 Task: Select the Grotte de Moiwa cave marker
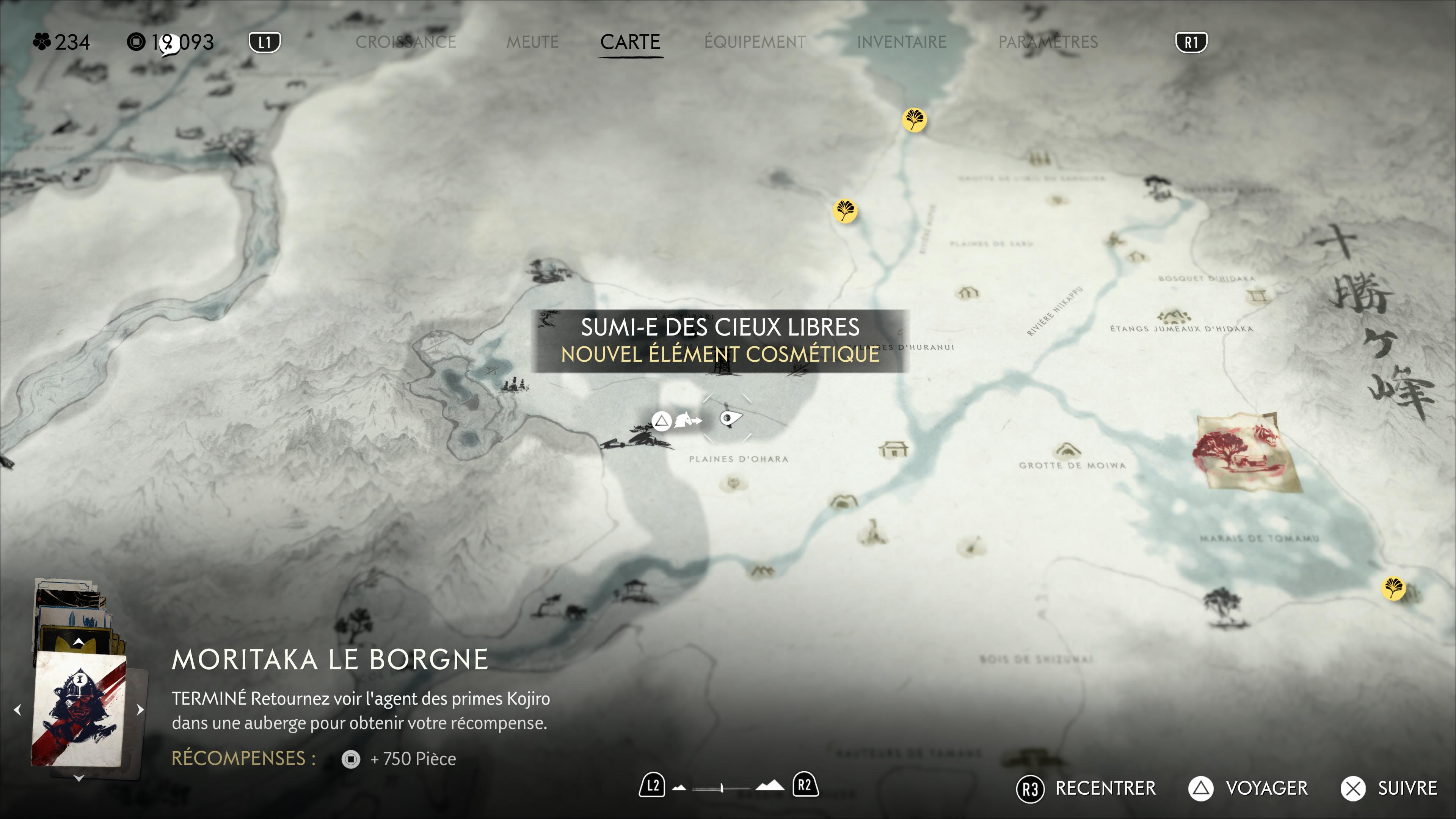(1066, 450)
